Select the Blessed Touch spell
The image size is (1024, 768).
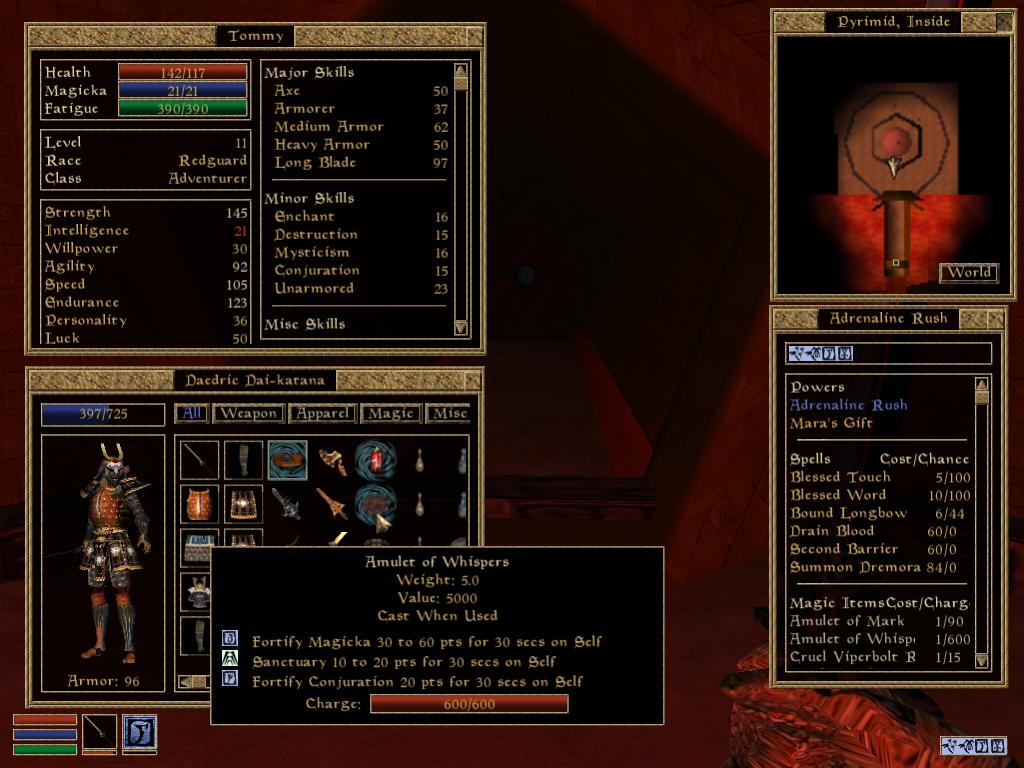pyautogui.click(x=840, y=477)
